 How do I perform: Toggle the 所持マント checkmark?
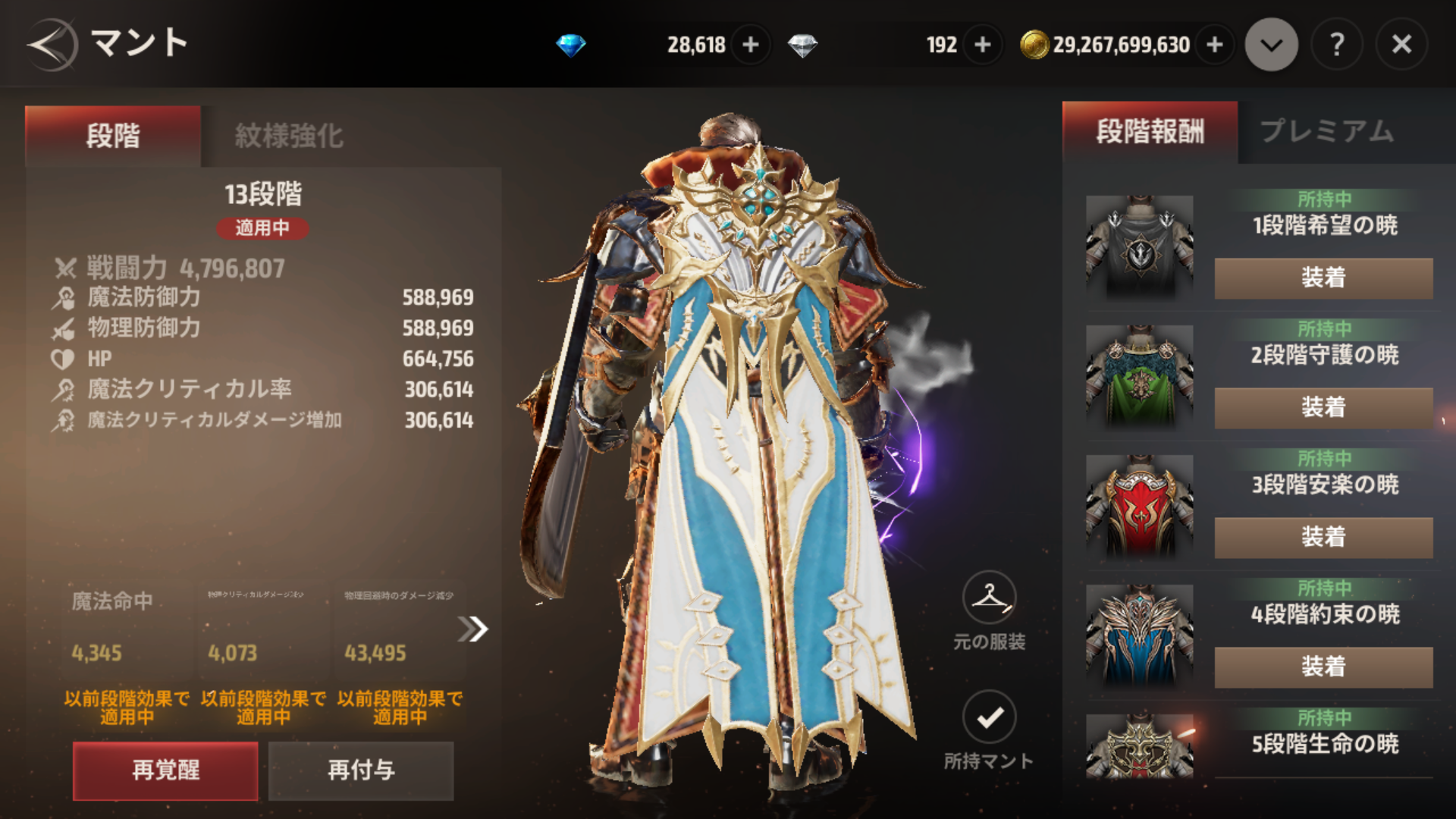(x=989, y=717)
